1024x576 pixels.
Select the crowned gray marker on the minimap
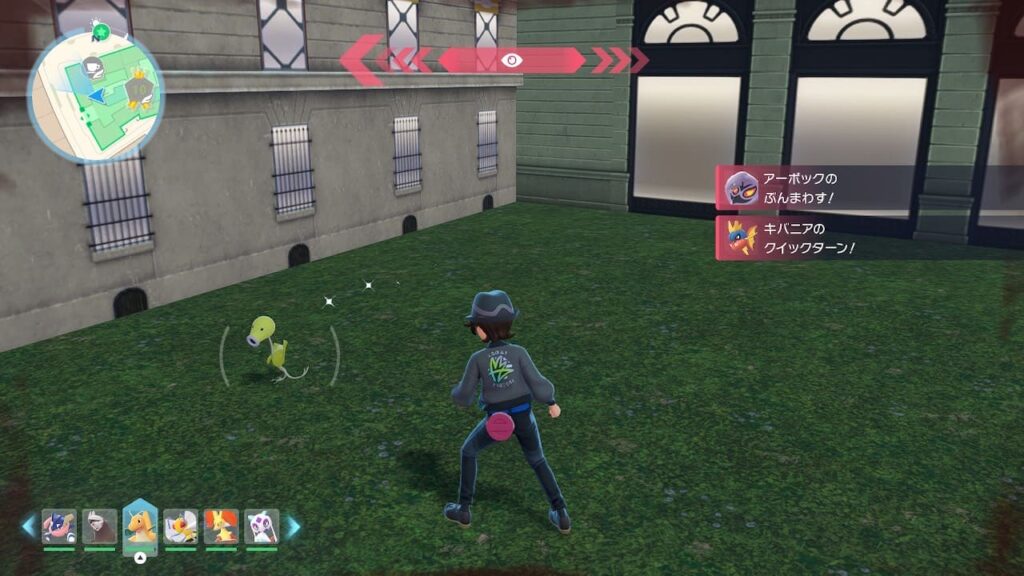pyautogui.click(x=139, y=93)
